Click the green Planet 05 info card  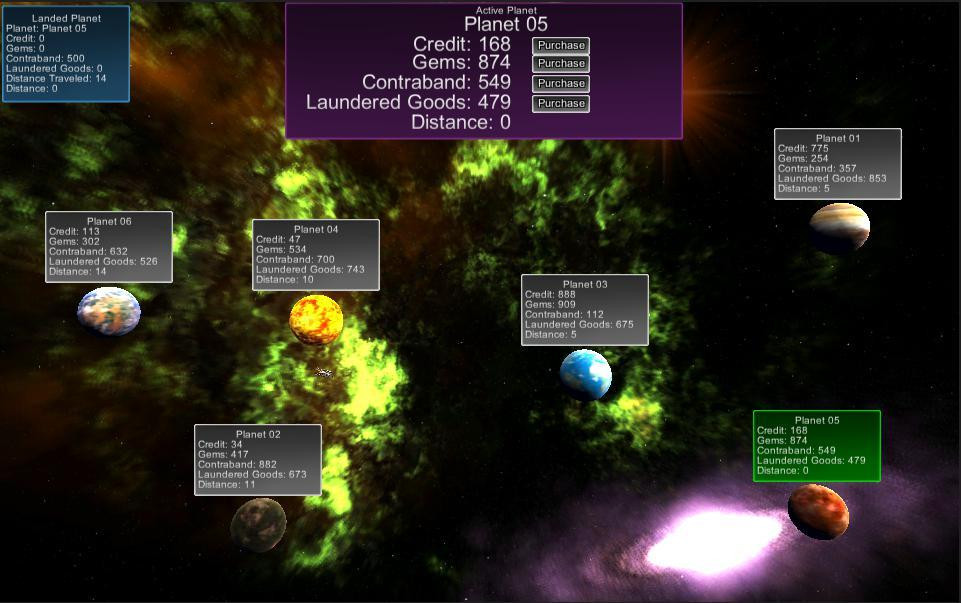pos(817,446)
